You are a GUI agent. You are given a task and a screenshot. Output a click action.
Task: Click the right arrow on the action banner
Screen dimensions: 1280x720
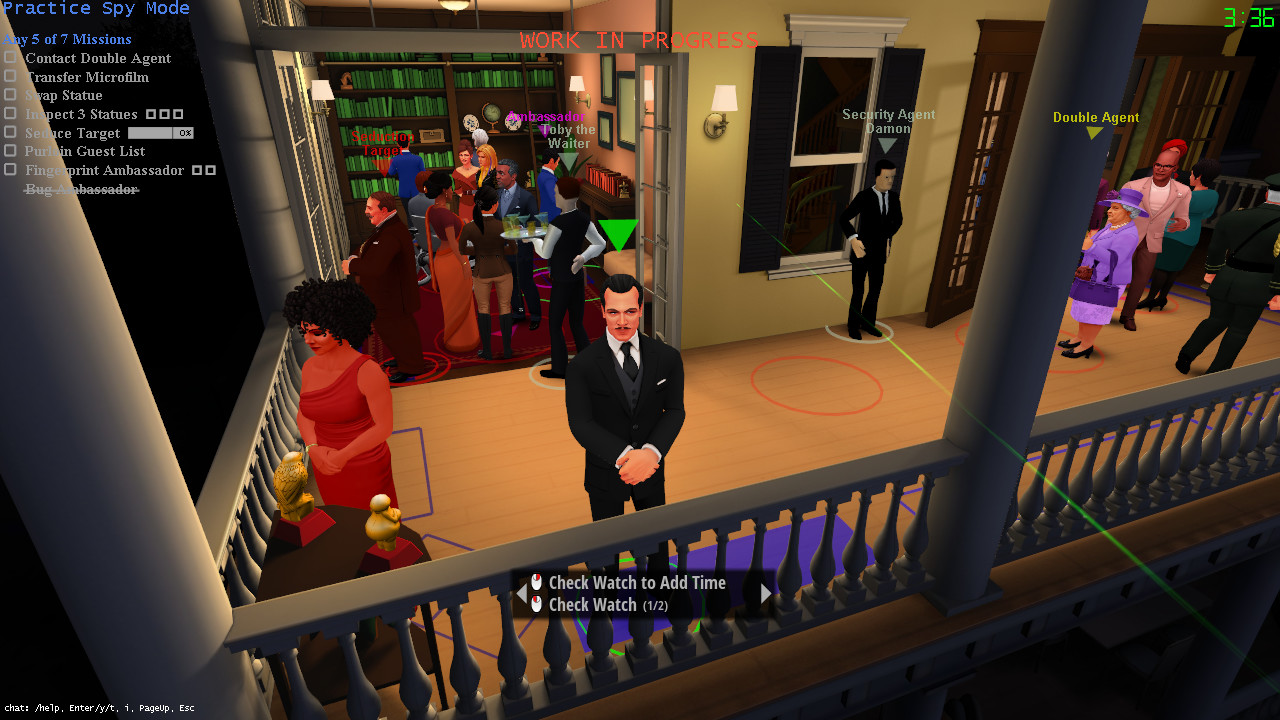click(766, 593)
